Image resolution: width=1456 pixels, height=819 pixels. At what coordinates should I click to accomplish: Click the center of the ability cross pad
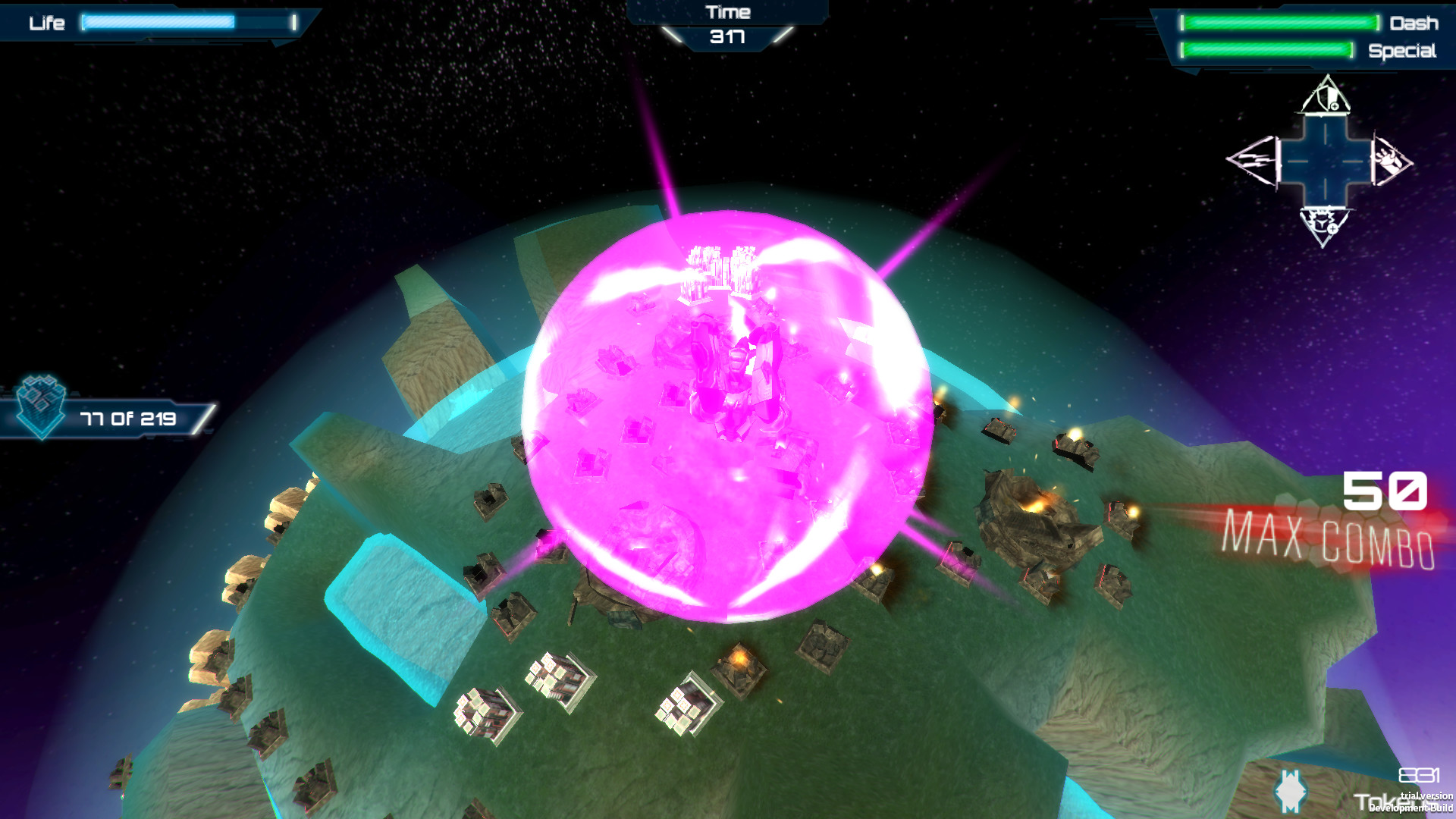tap(1326, 160)
